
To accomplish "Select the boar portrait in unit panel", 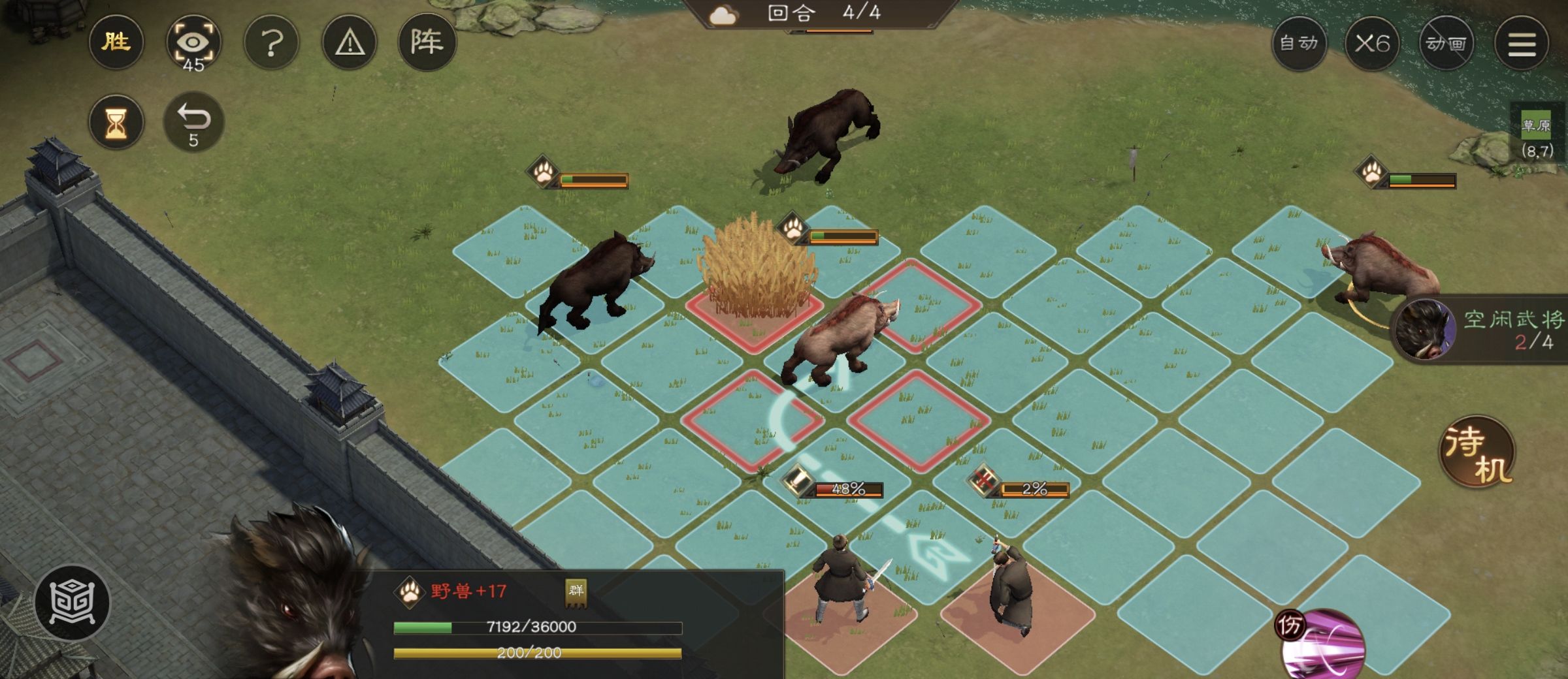I will (294, 607).
